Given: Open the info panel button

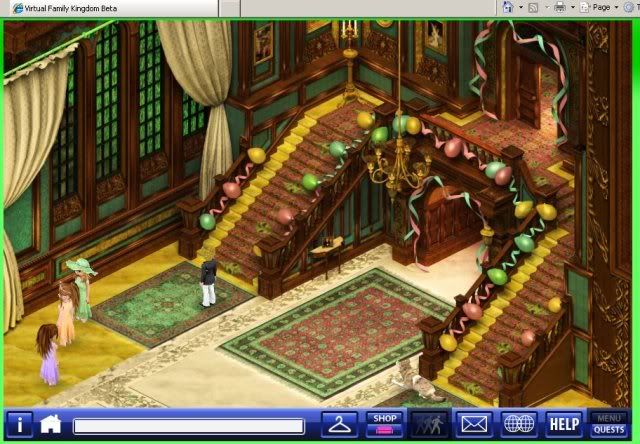Looking at the screenshot, I should point(19,424).
